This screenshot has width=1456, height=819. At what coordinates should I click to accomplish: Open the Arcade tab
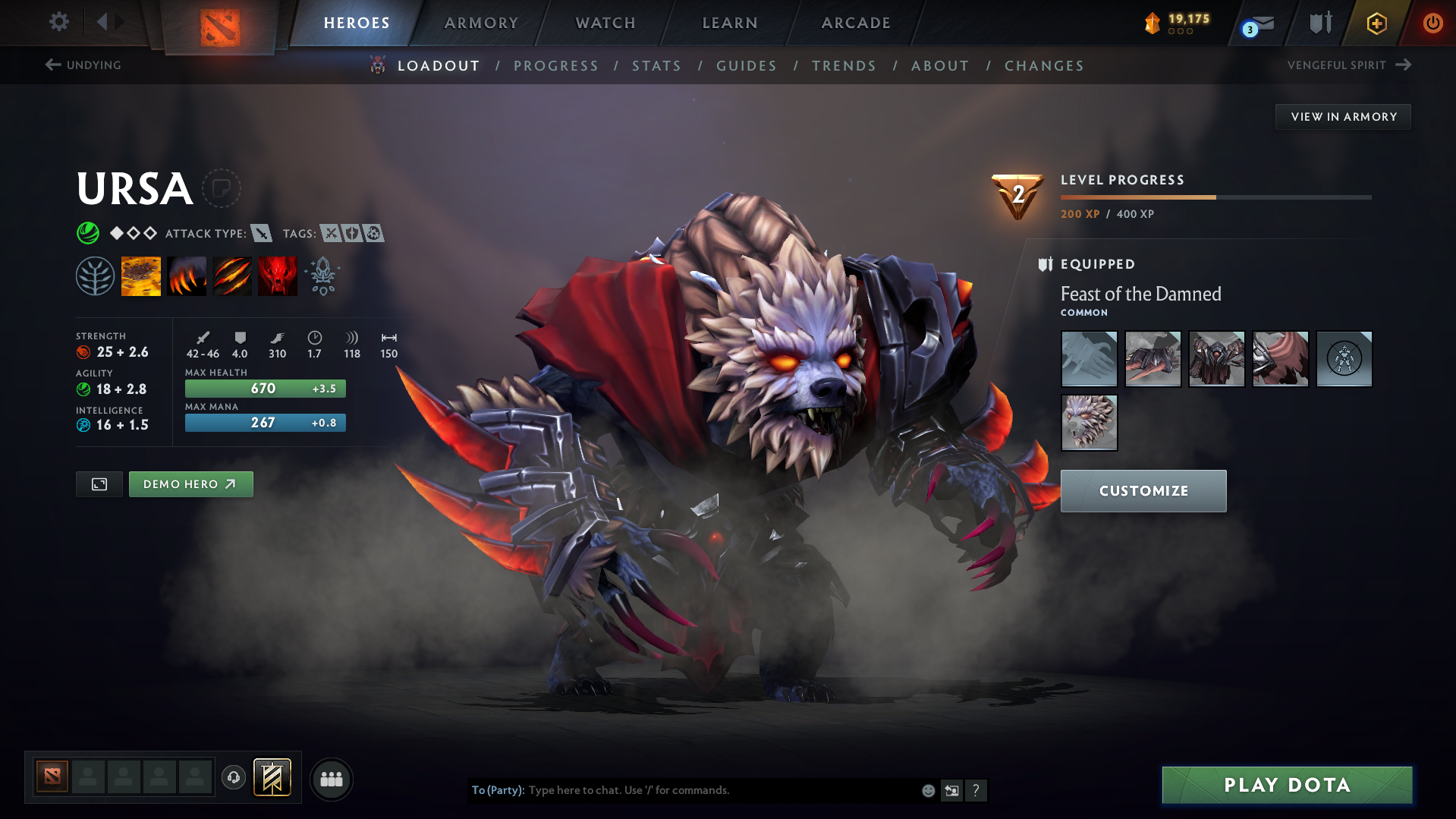tap(856, 23)
